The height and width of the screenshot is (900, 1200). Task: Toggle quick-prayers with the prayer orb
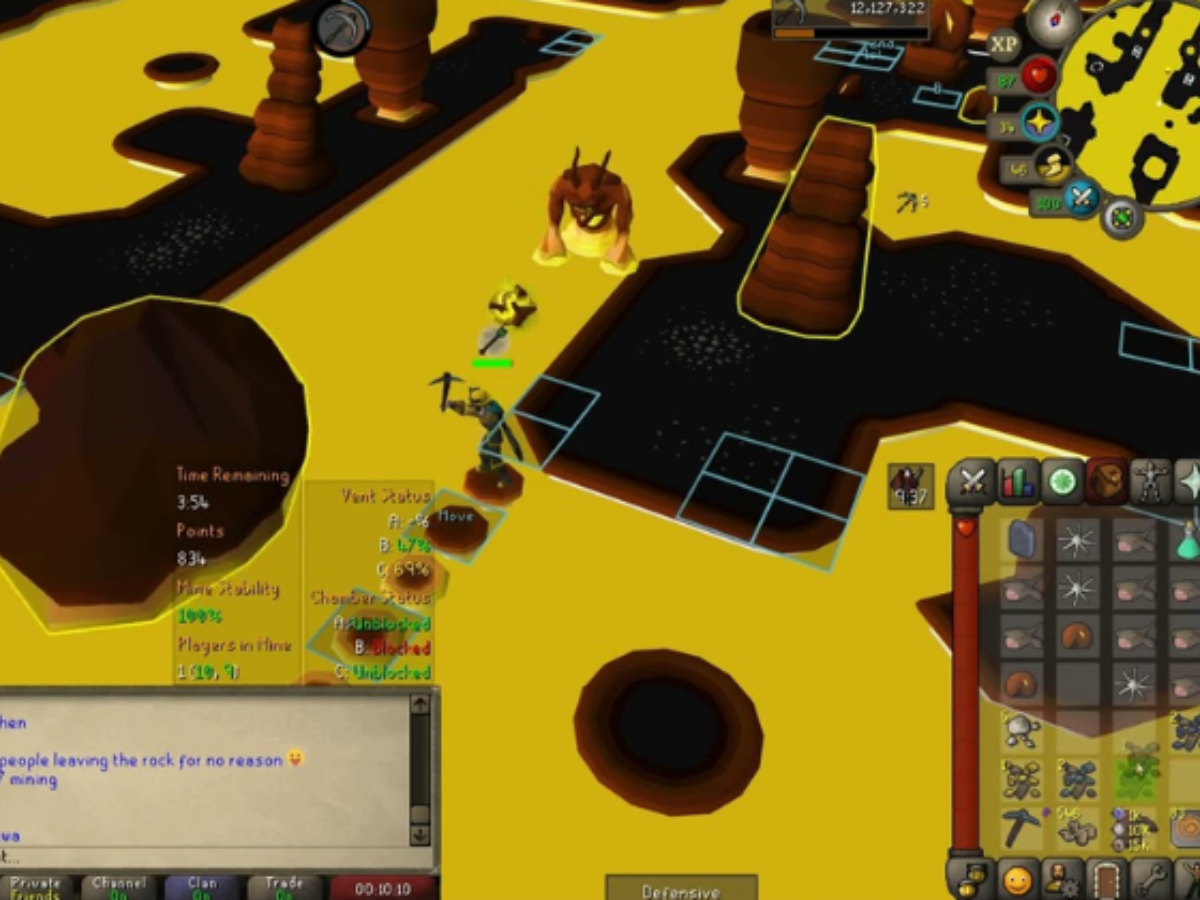1041,123
